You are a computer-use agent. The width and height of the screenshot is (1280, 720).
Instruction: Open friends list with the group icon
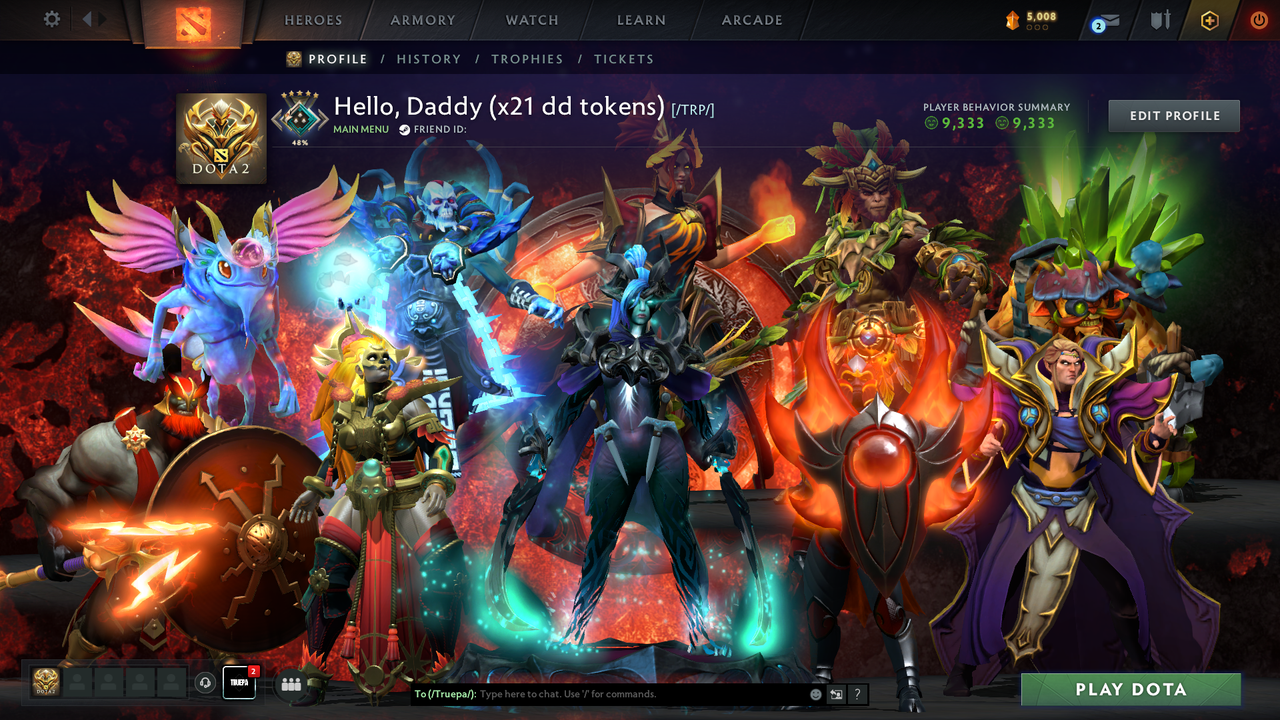pos(289,685)
